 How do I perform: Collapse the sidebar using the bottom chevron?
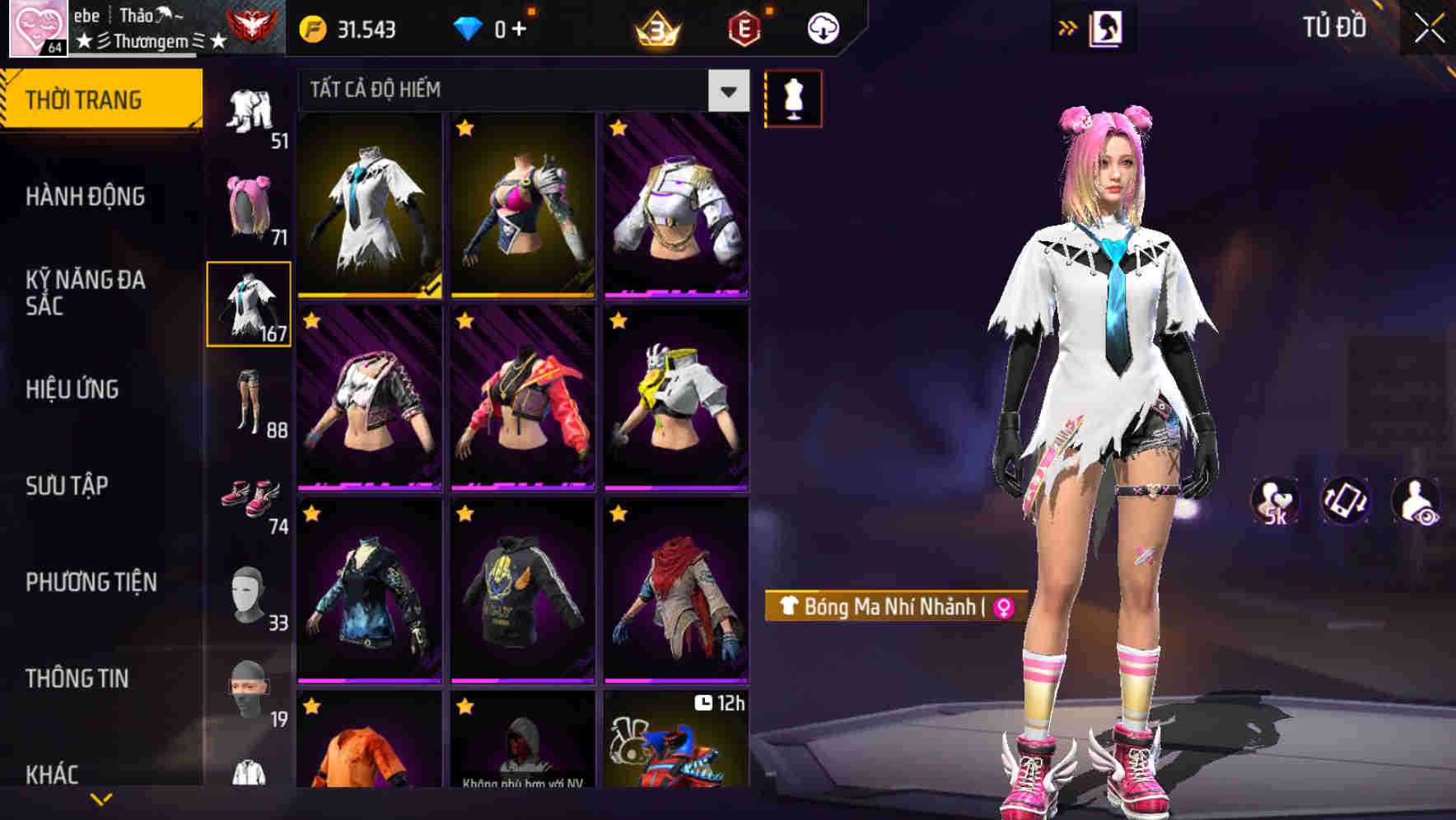click(101, 797)
